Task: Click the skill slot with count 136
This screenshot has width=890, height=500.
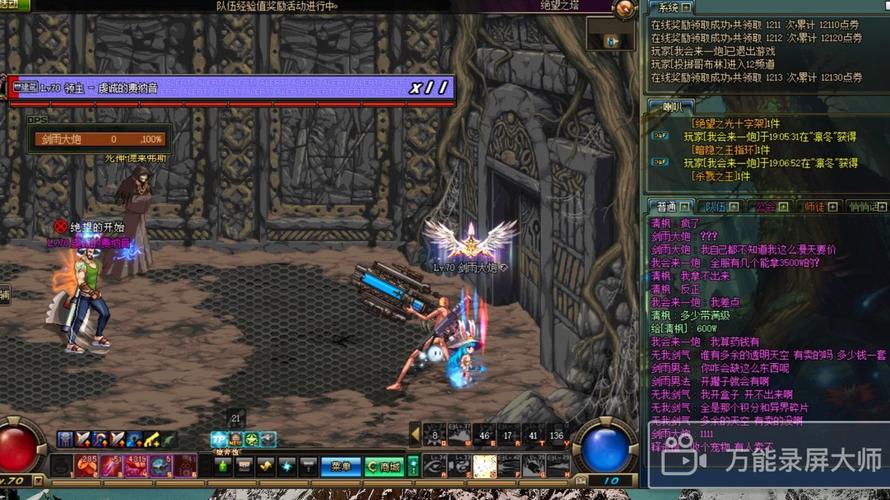Action: pos(557,434)
